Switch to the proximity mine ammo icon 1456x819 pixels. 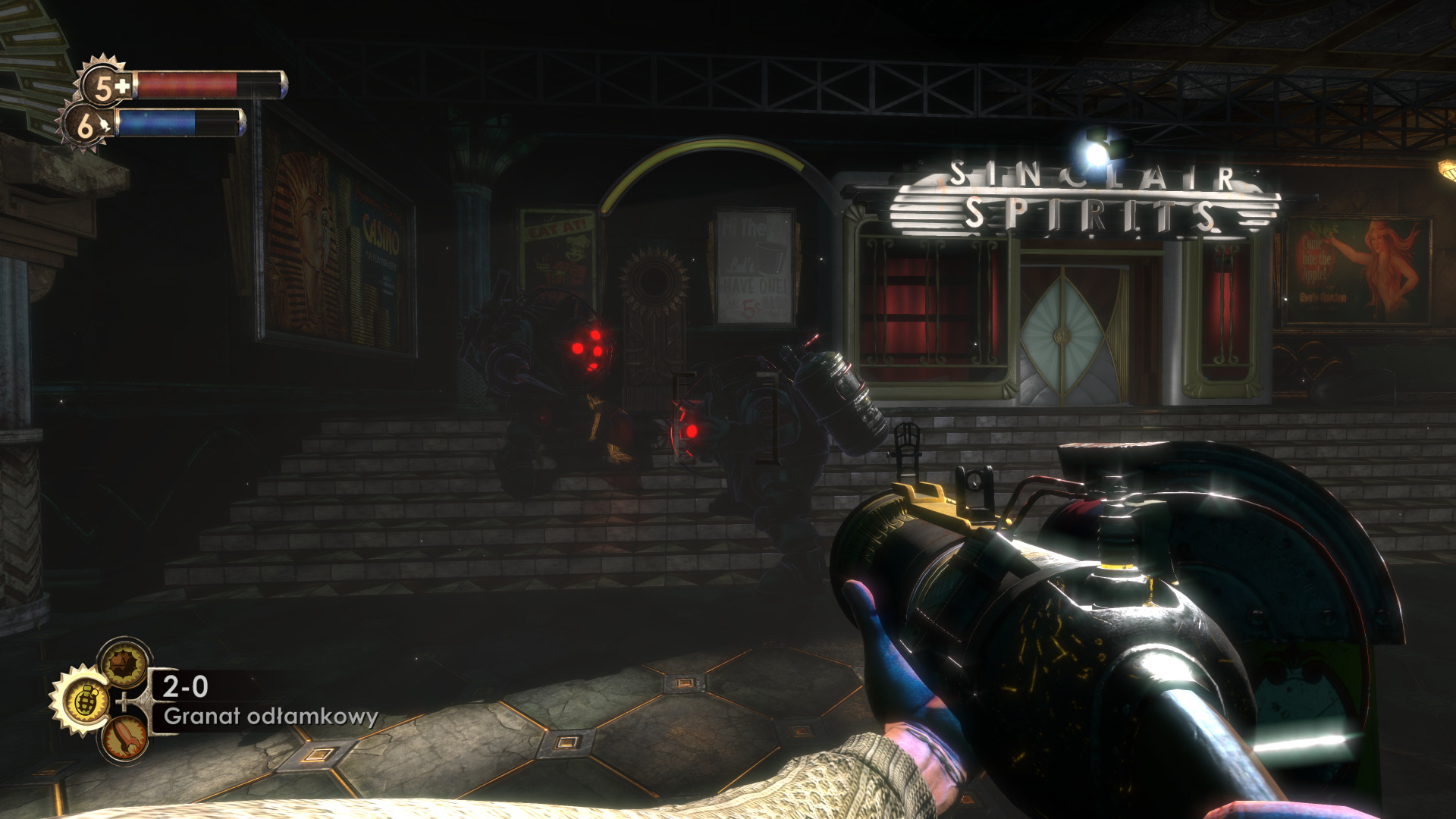(124, 663)
